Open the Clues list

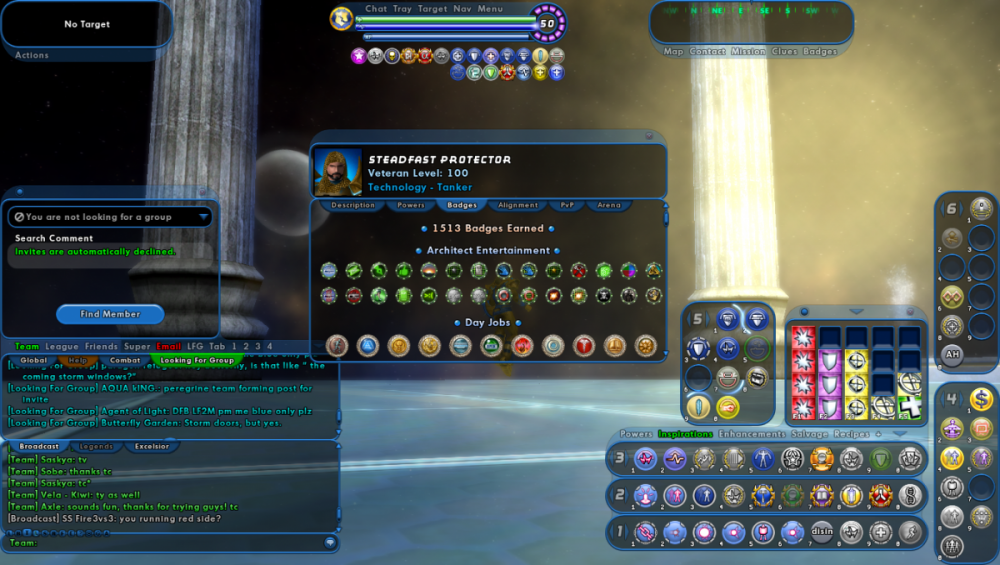784,51
